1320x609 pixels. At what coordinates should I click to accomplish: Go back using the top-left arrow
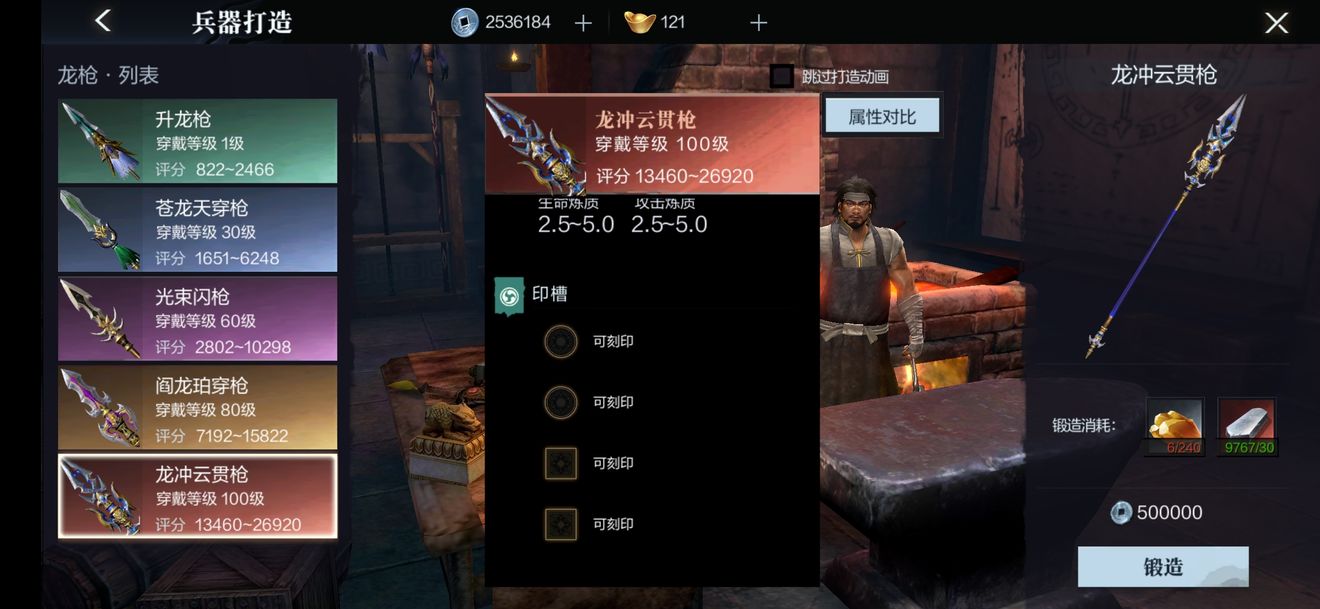[x=102, y=21]
